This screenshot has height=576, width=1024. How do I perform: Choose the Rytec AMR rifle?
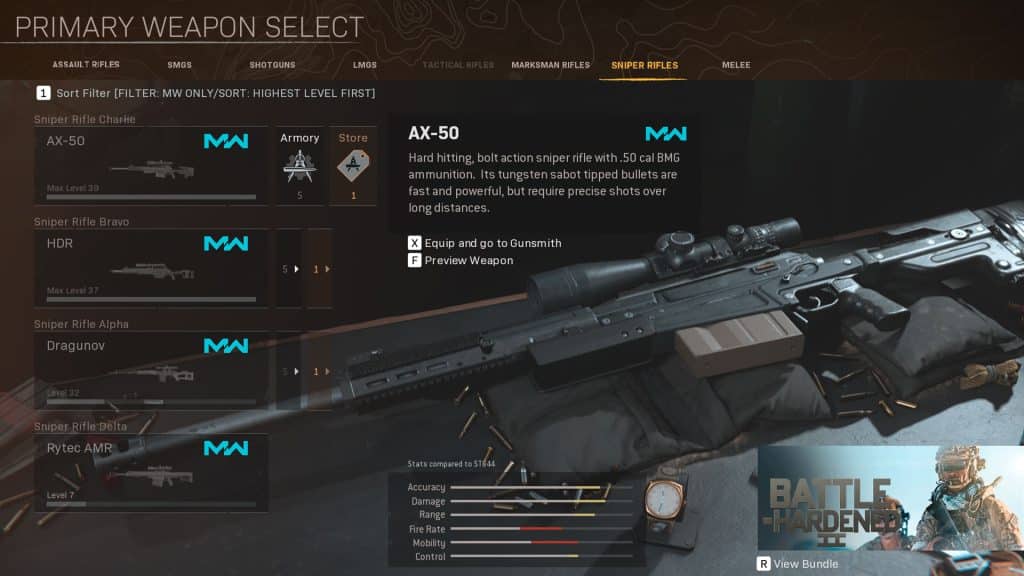(x=151, y=473)
